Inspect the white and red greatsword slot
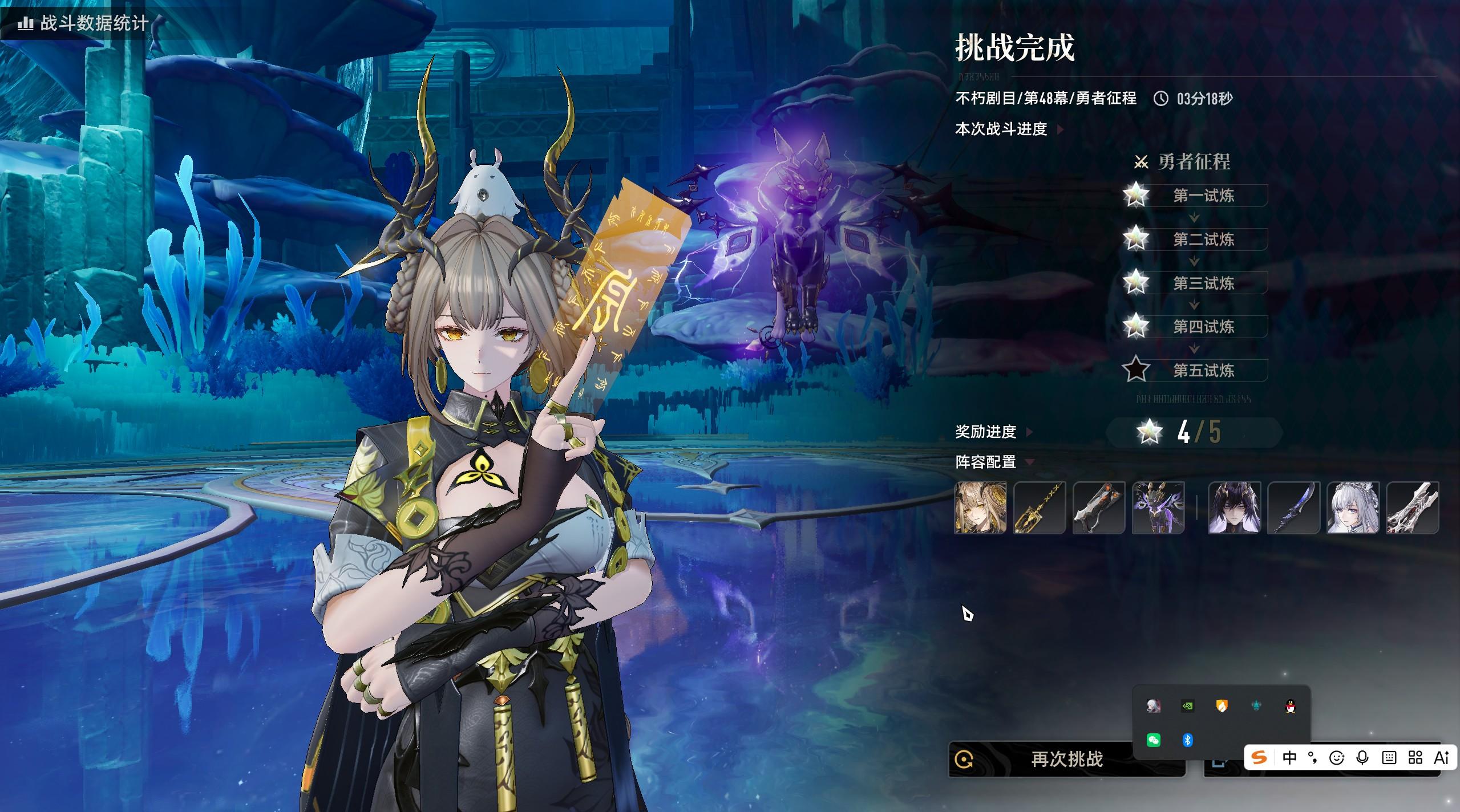 (x=1412, y=507)
